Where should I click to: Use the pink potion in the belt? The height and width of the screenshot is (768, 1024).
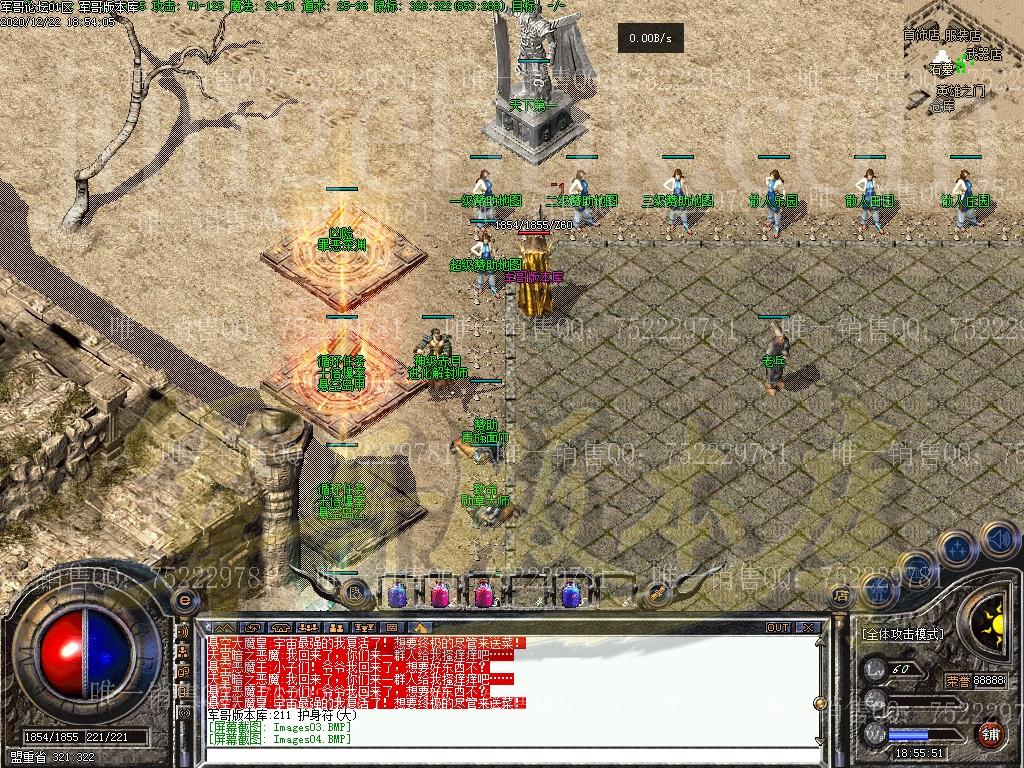440,595
